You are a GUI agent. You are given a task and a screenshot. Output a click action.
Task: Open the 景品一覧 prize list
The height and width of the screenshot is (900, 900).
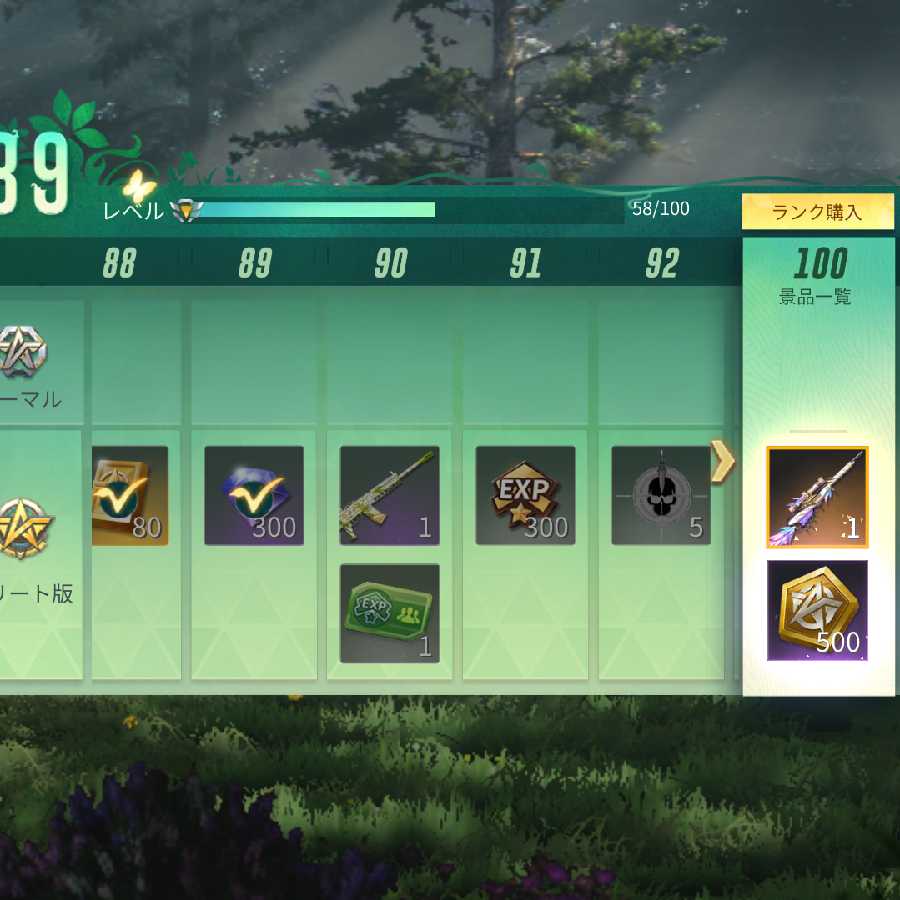coord(815,297)
